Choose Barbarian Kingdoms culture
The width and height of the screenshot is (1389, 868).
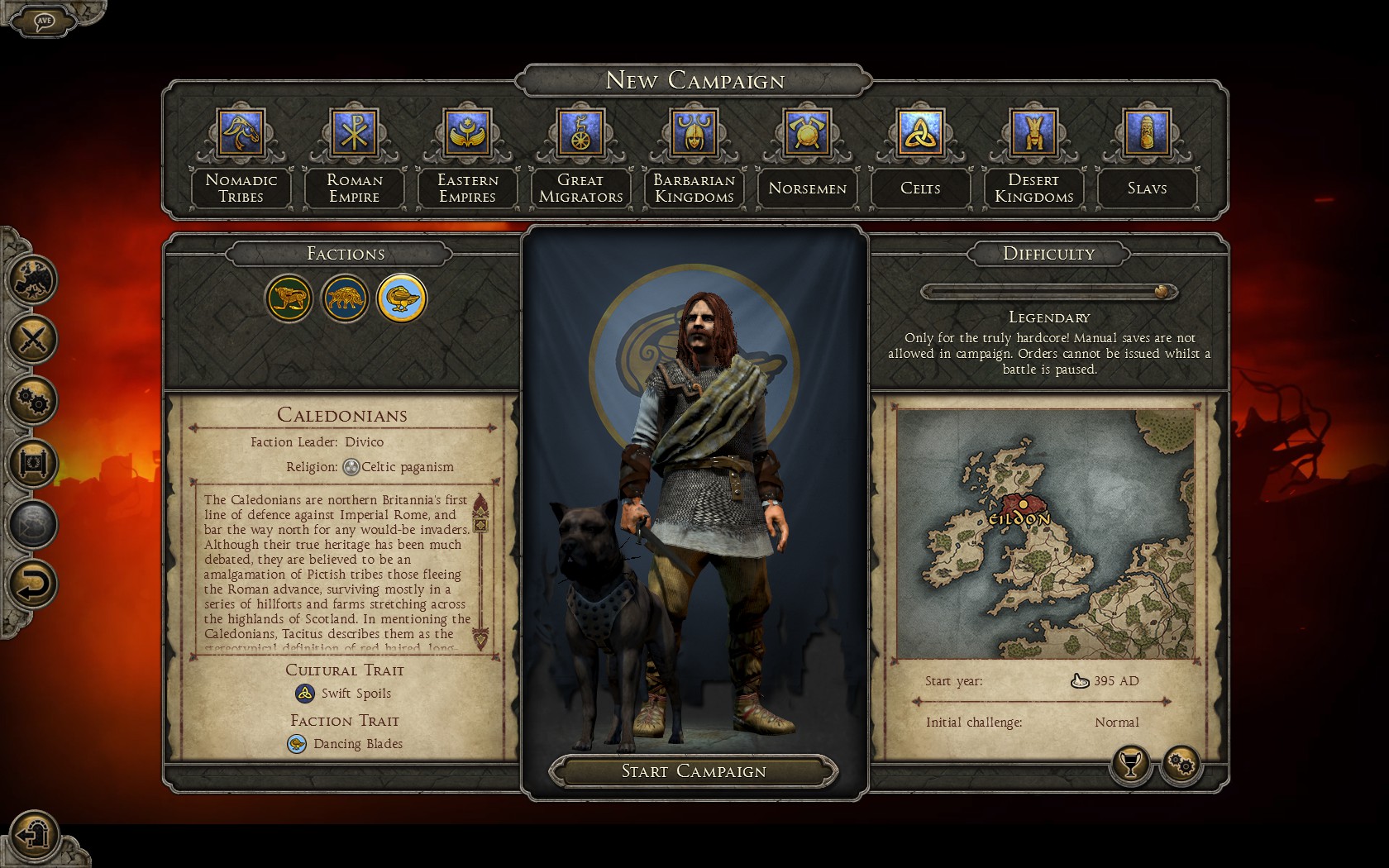click(694, 134)
